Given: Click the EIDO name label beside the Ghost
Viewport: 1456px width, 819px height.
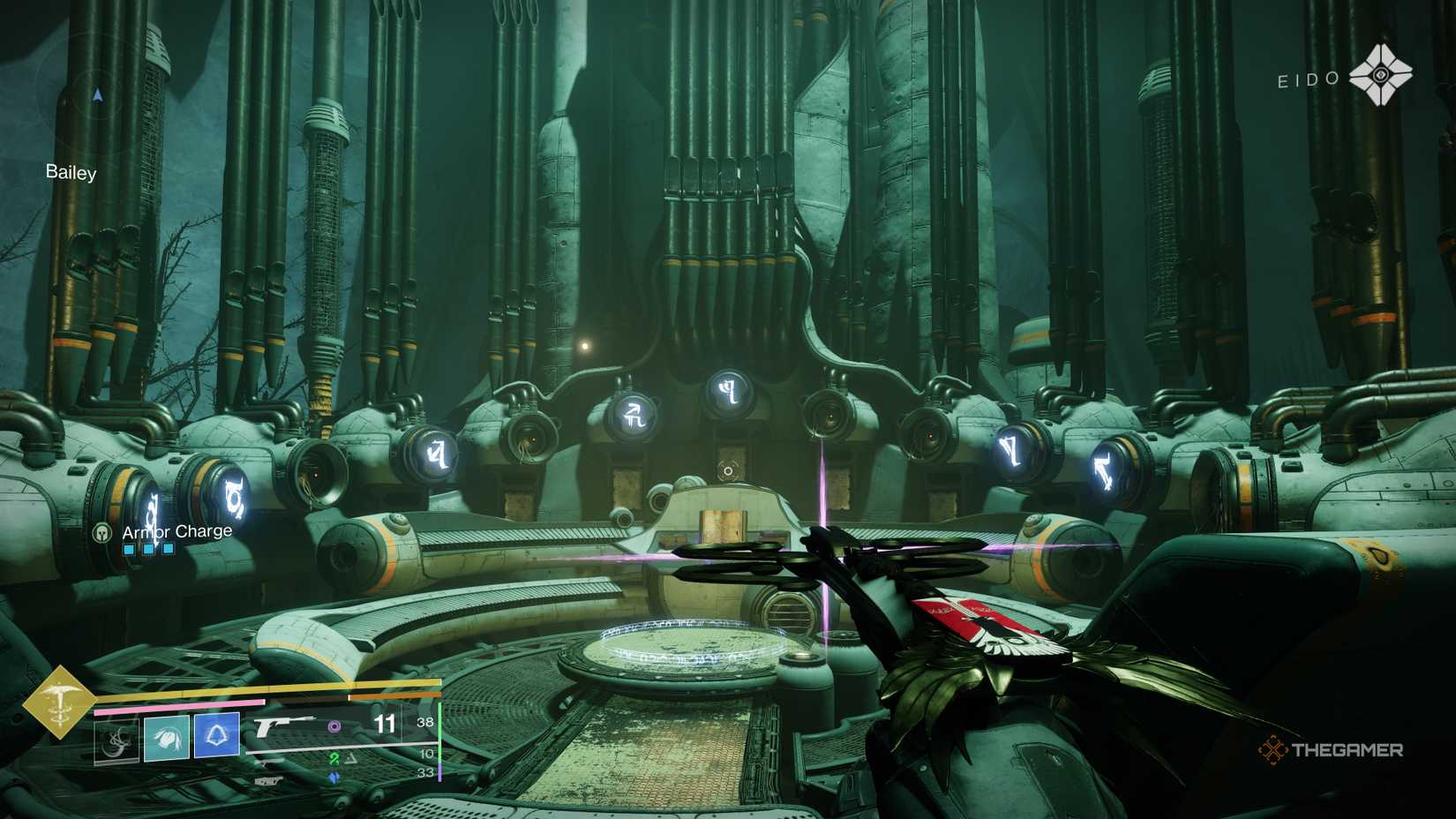Looking at the screenshot, I should (x=1307, y=79).
